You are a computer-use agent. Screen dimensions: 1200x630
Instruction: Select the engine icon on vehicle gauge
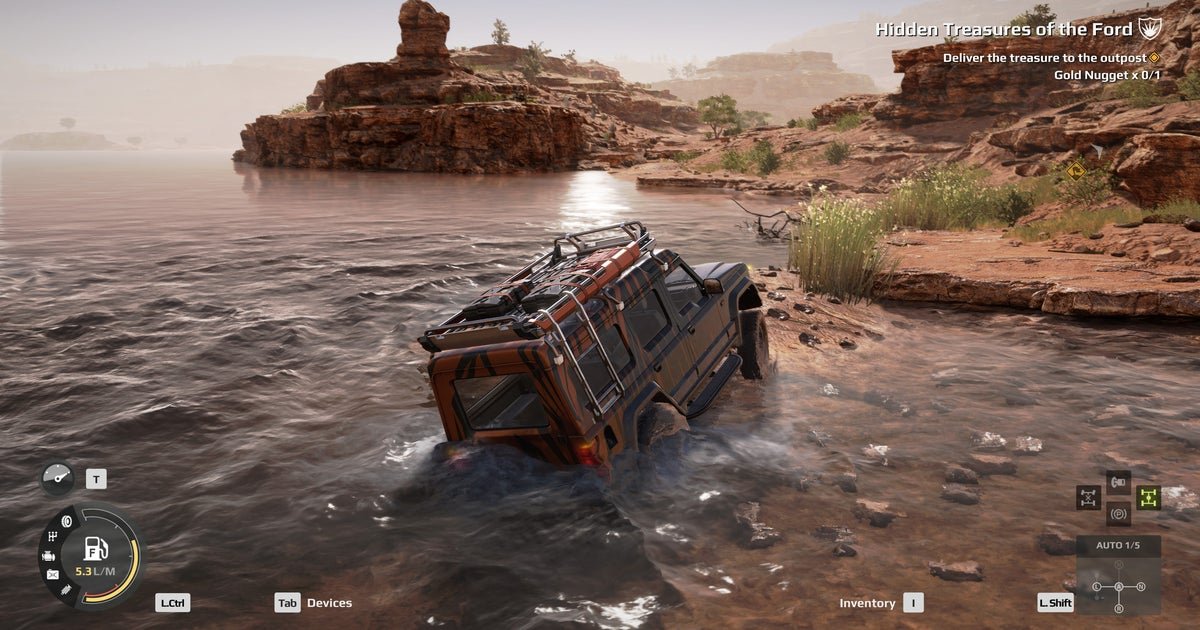click(48, 555)
